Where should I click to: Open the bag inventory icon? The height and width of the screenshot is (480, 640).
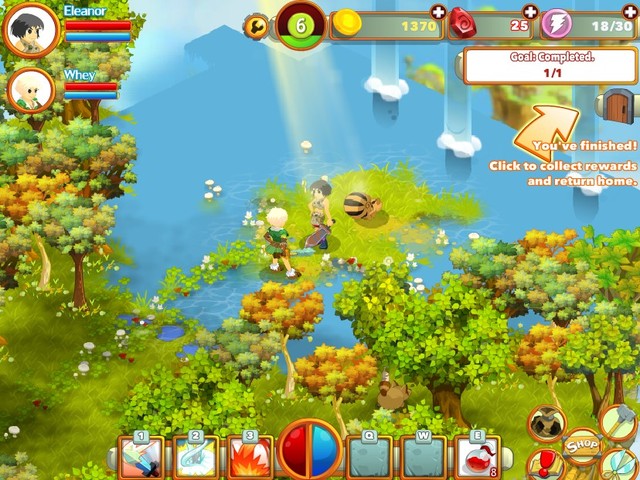pyautogui.click(x=546, y=423)
